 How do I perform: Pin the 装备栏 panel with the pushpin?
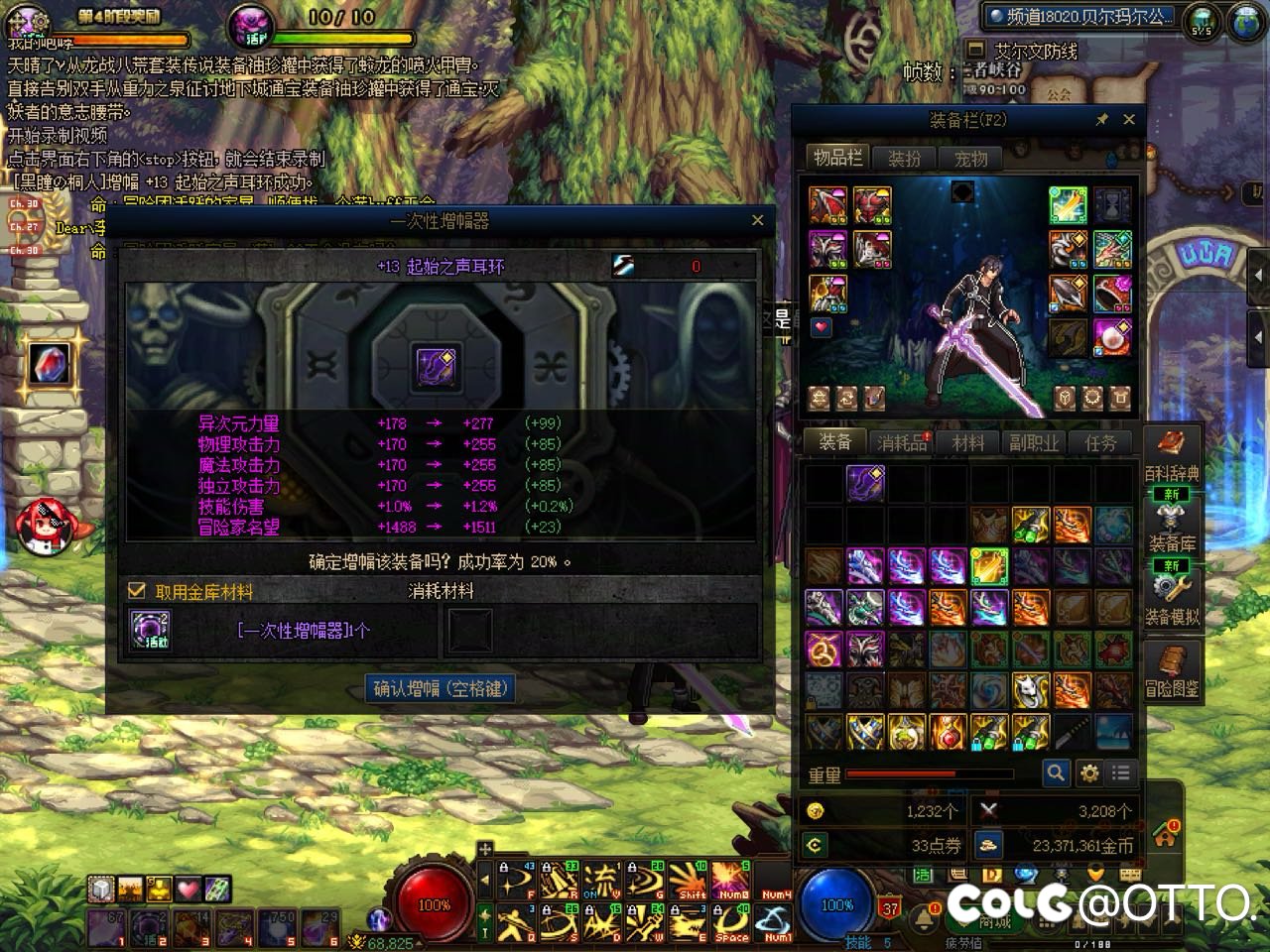point(1101,119)
